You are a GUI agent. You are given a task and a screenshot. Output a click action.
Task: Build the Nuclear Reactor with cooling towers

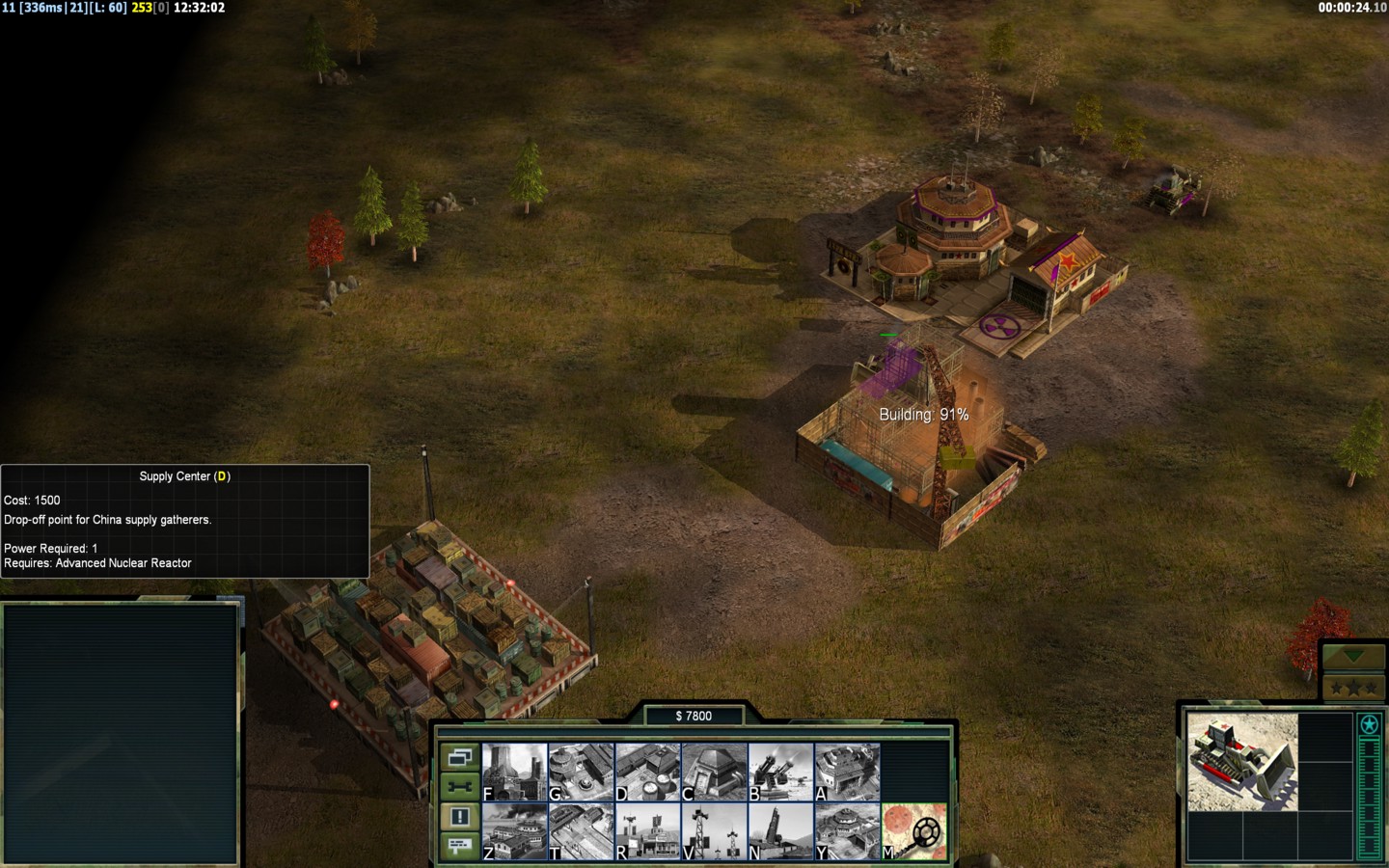[515, 772]
